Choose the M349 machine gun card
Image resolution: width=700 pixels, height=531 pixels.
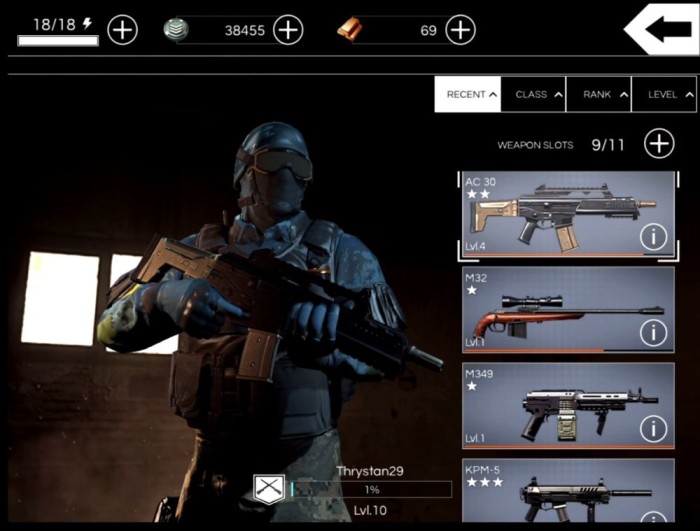[x=550, y=405]
